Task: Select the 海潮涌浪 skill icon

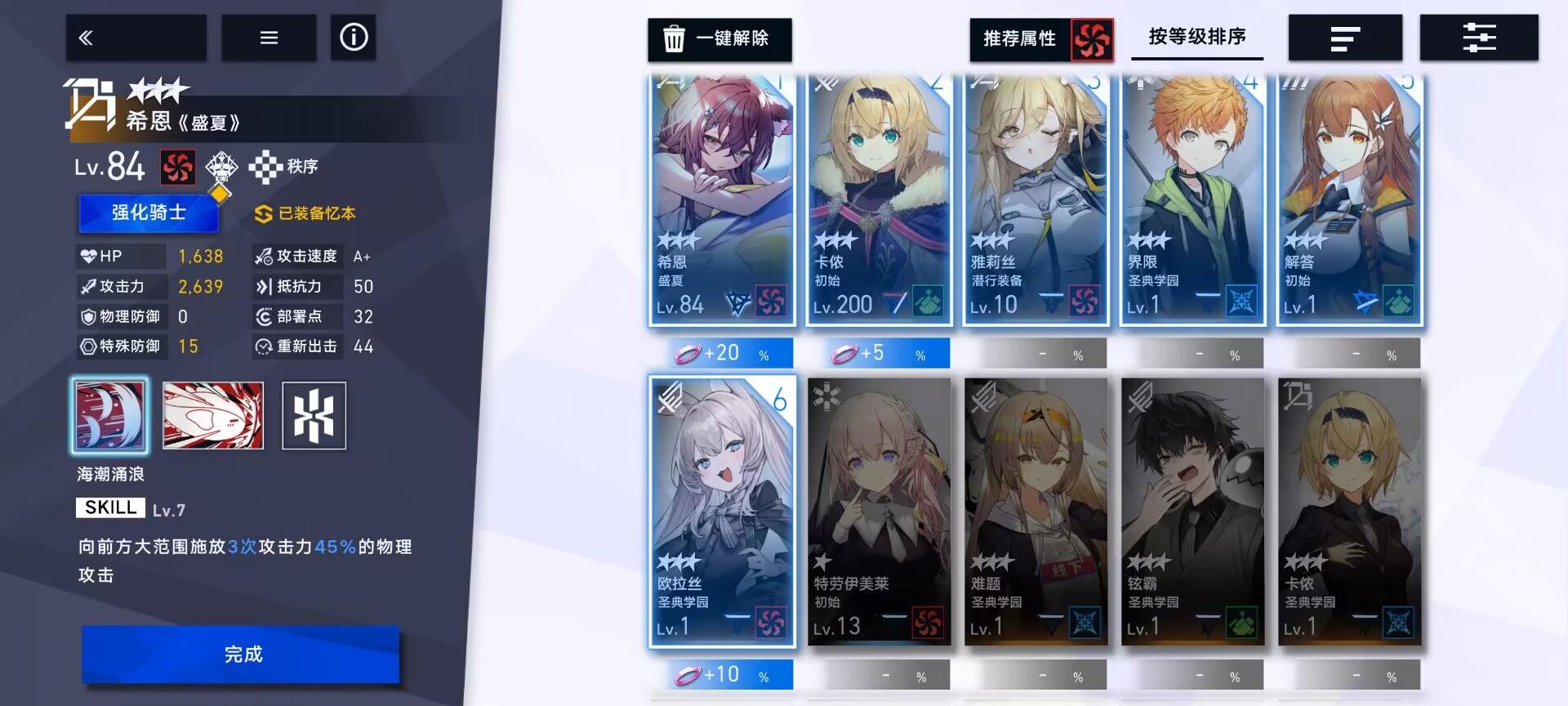Action: point(110,415)
